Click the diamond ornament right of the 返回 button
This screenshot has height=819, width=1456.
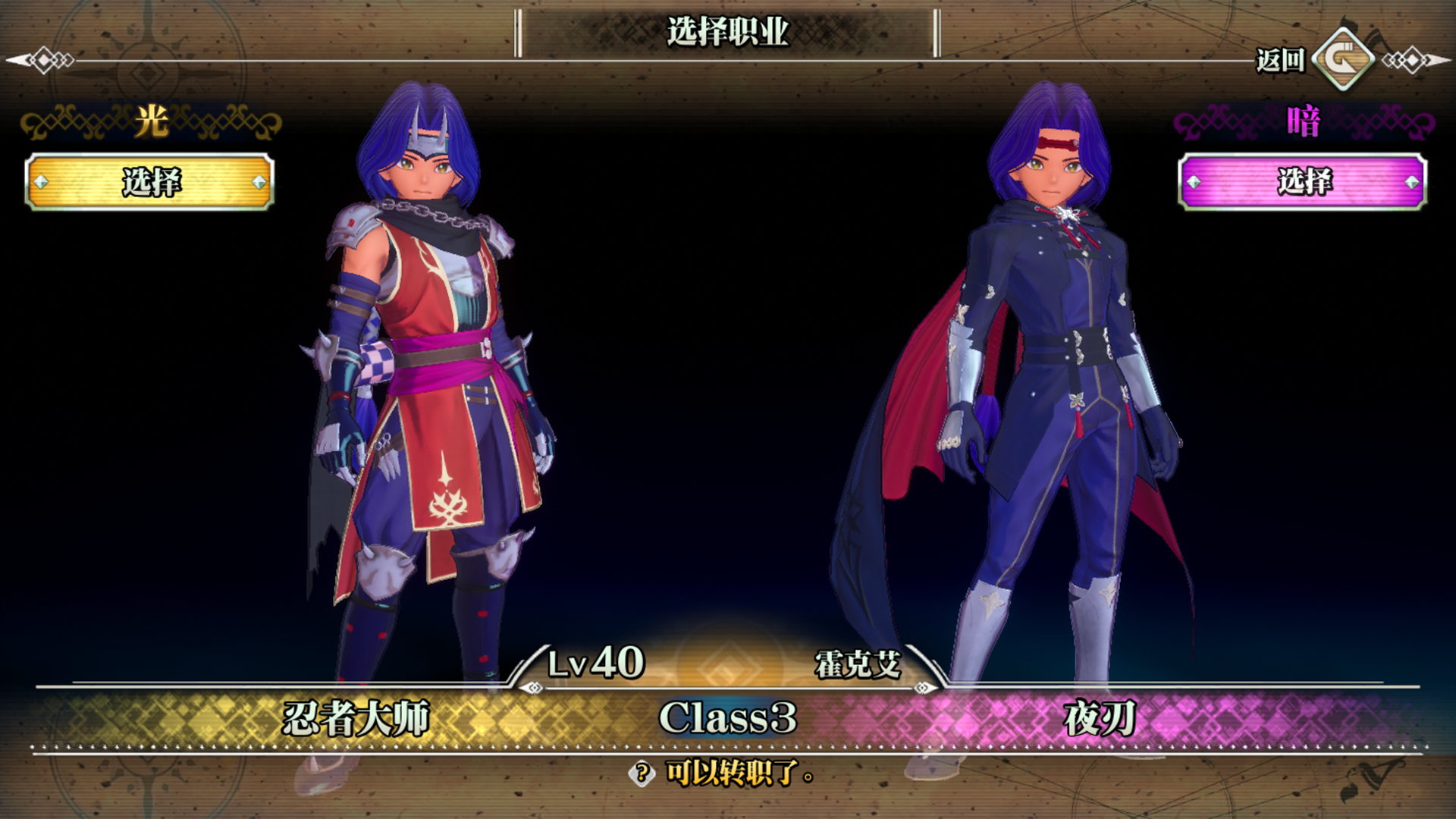pyautogui.click(x=1412, y=59)
